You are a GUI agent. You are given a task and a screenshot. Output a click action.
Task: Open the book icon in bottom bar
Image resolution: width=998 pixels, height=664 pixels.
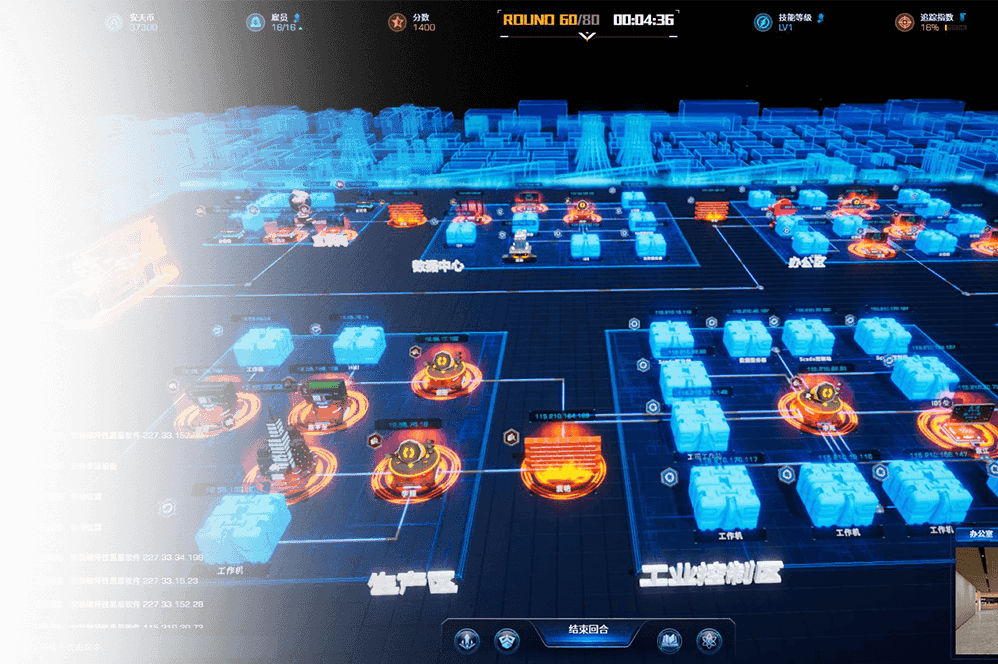(669, 639)
